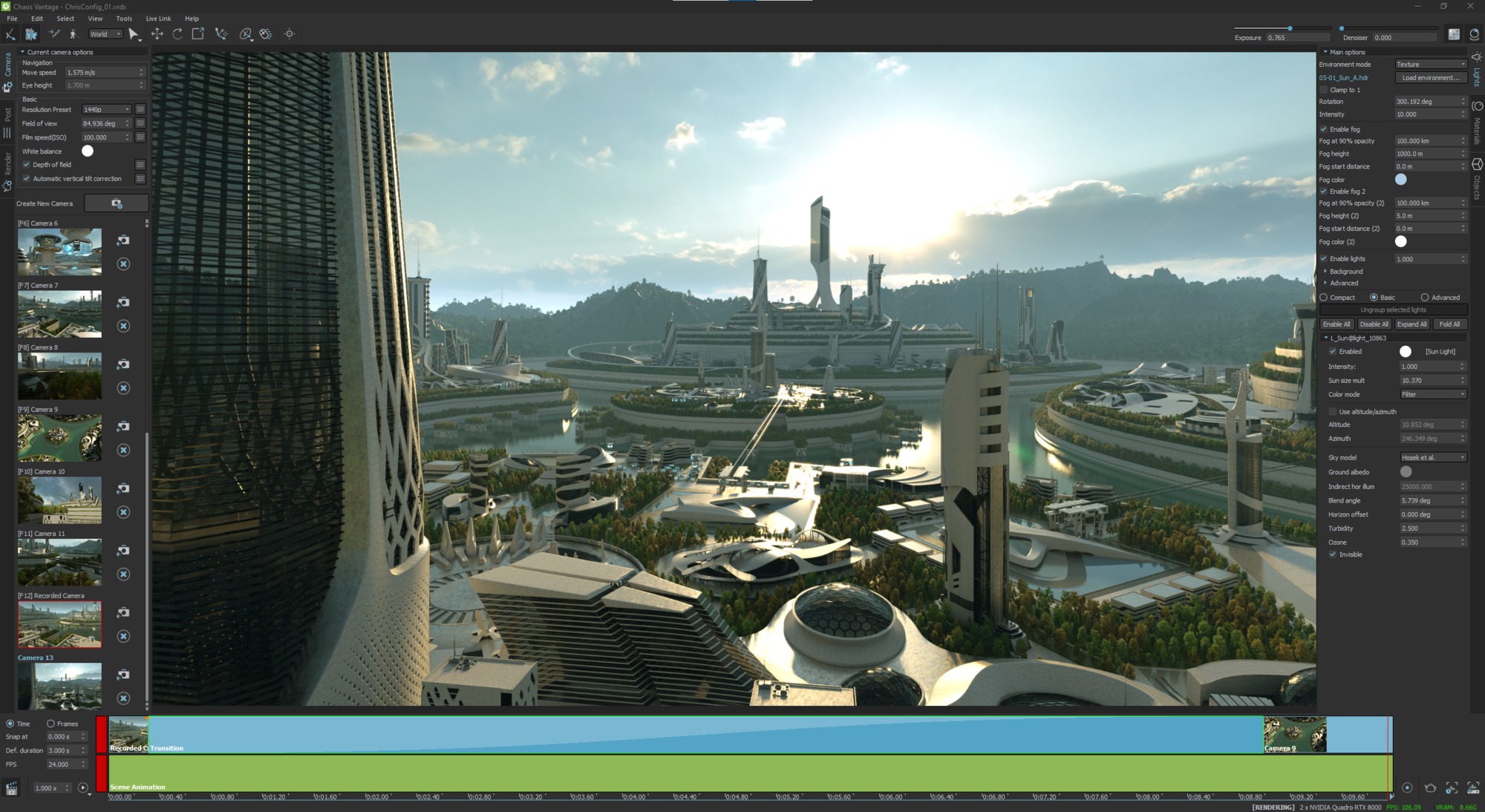Open the Sky model dropdown
This screenshot has width=1485, height=812.
tap(1432, 457)
